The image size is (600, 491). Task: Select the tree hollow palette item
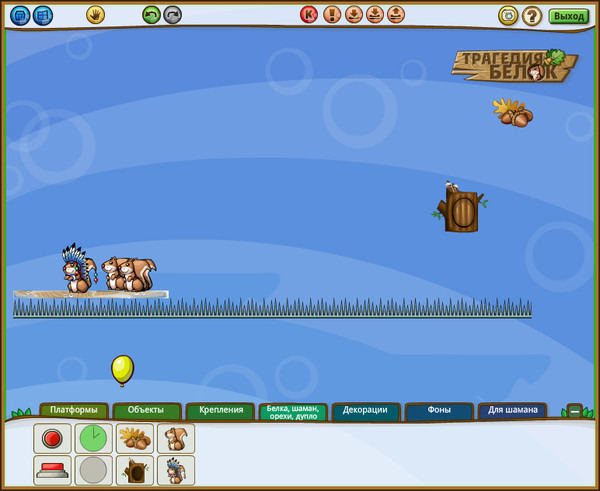pos(135,470)
